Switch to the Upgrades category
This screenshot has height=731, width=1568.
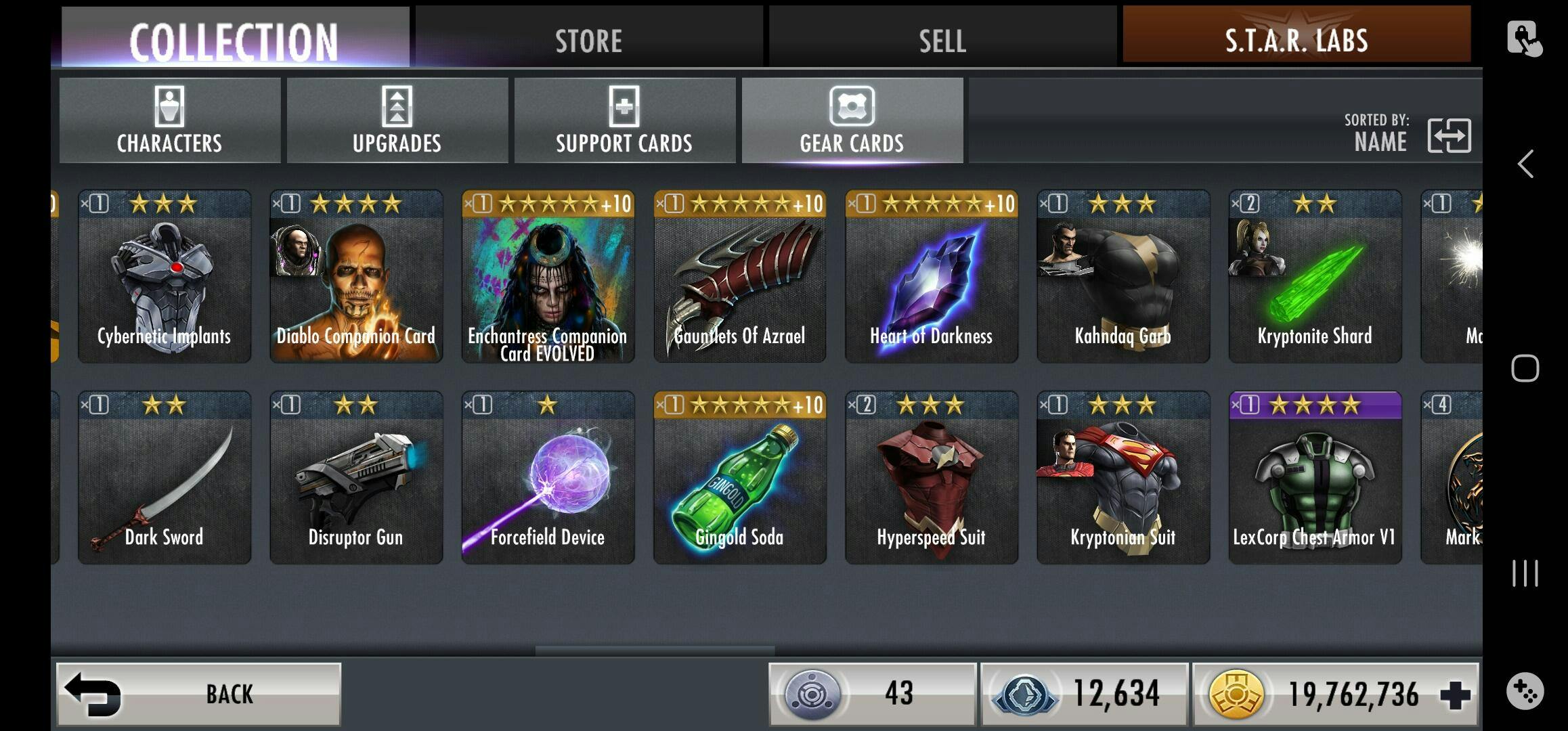pyautogui.click(x=397, y=120)
